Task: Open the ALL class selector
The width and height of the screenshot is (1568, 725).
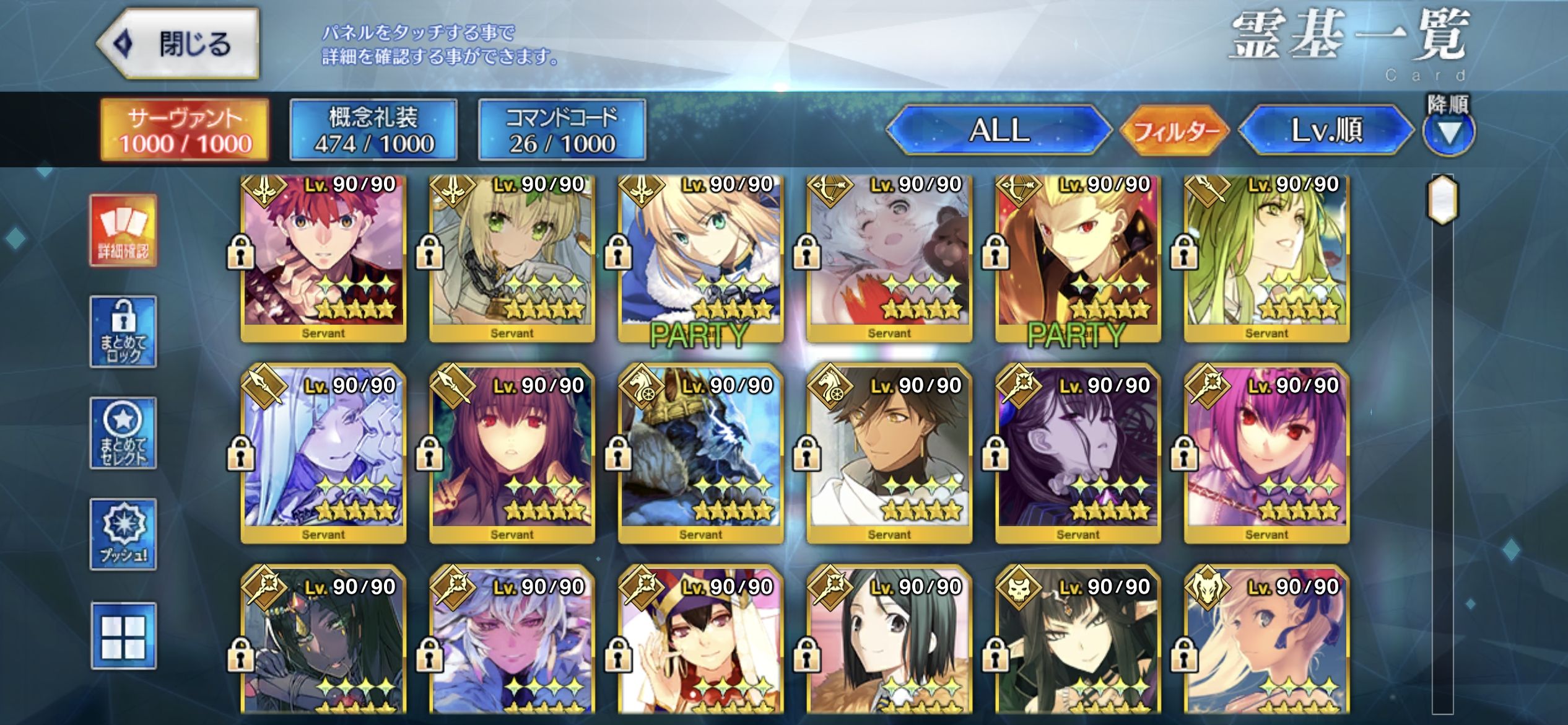Action: click(998, 130)
